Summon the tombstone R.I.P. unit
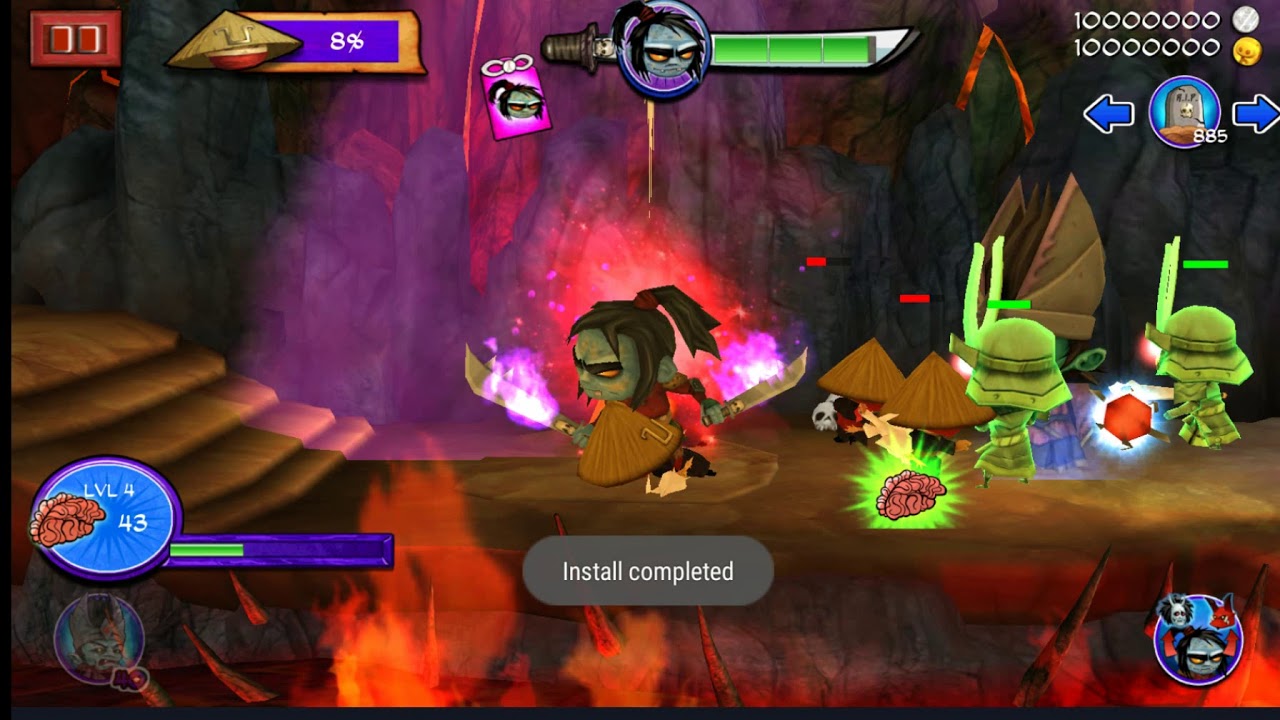 tap(1185, 112)
